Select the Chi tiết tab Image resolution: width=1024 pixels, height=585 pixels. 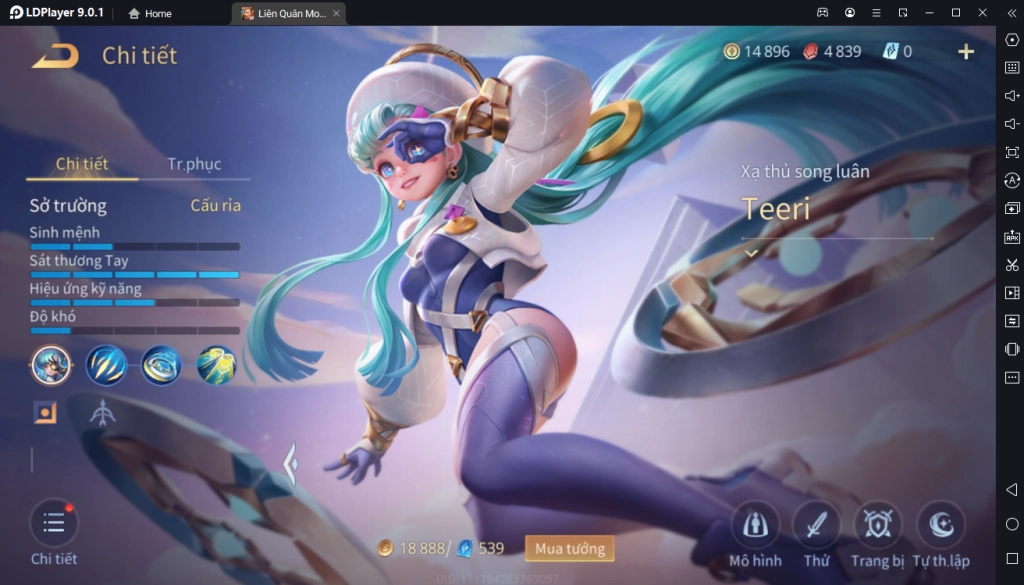pyautogui.click(x=82, y=164)
